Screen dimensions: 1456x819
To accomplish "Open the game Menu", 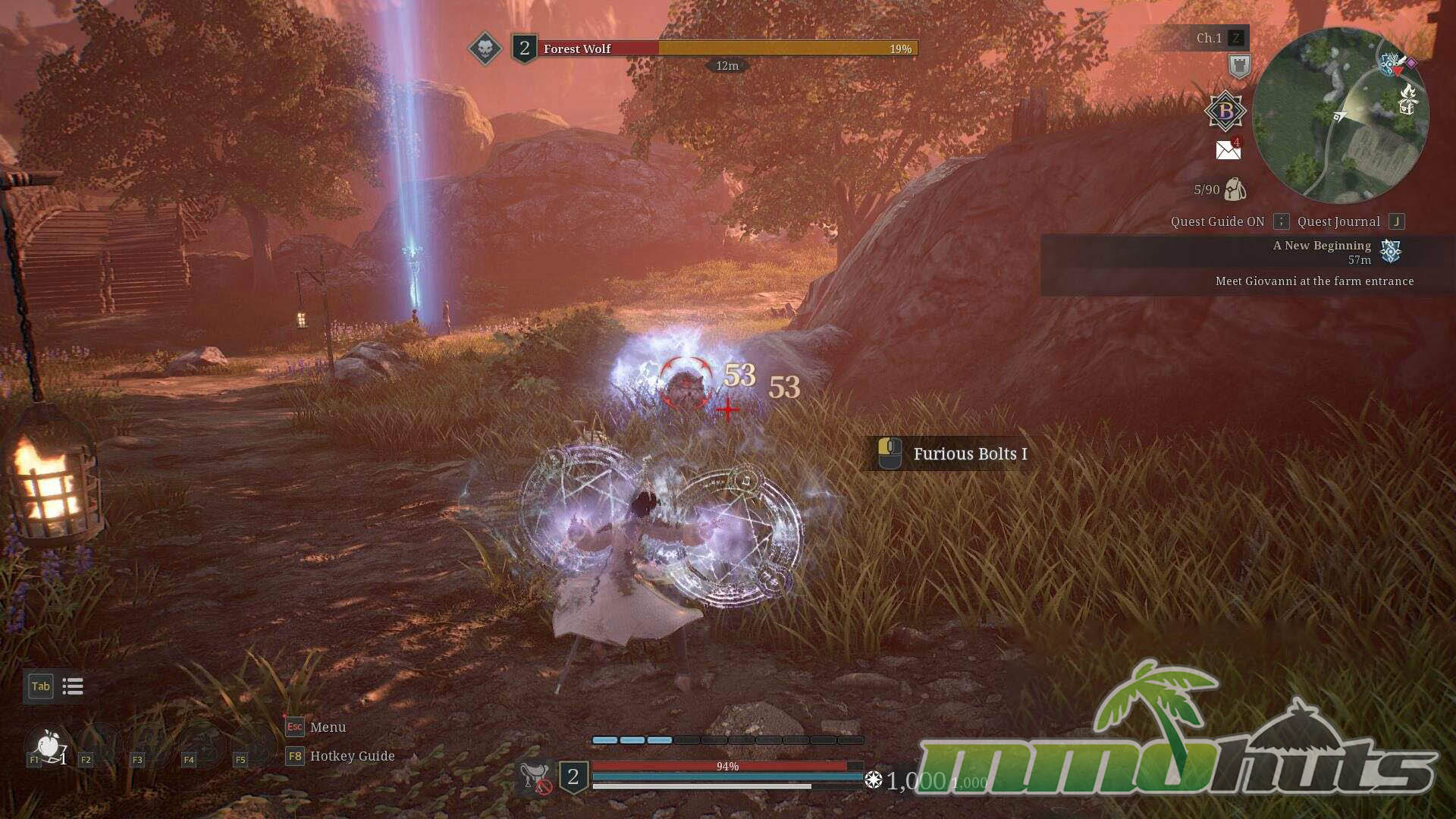I will coord(328,727).
